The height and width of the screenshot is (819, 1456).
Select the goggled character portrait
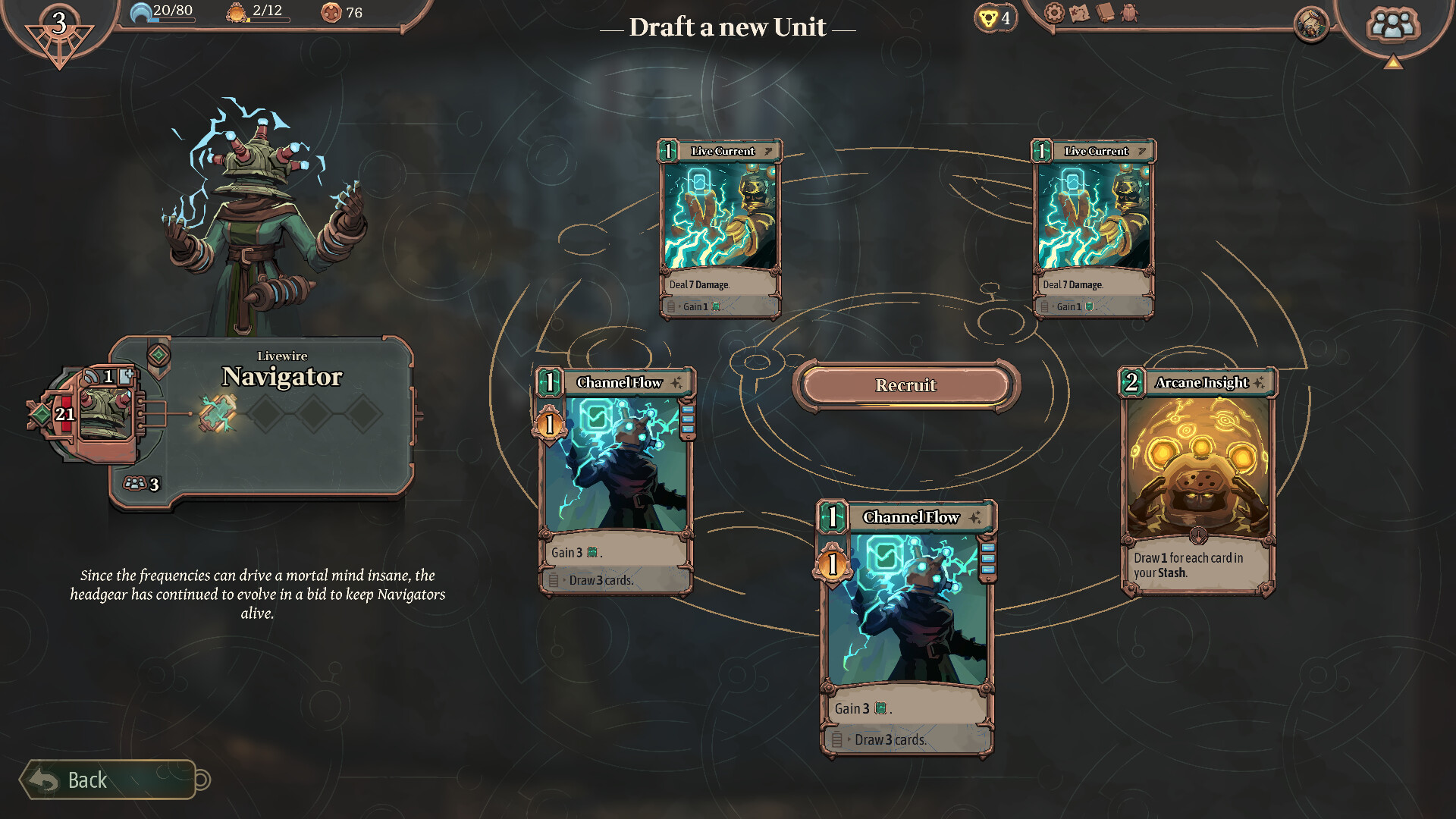pos(1310,25)
